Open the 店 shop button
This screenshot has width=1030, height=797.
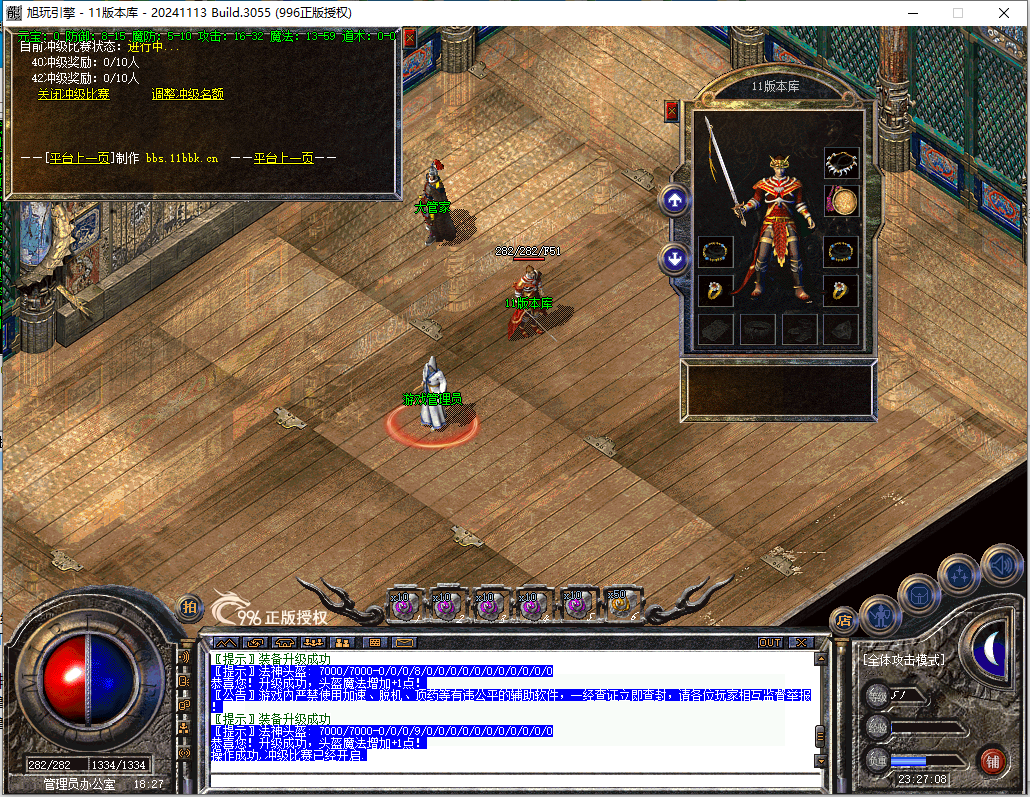845,618
